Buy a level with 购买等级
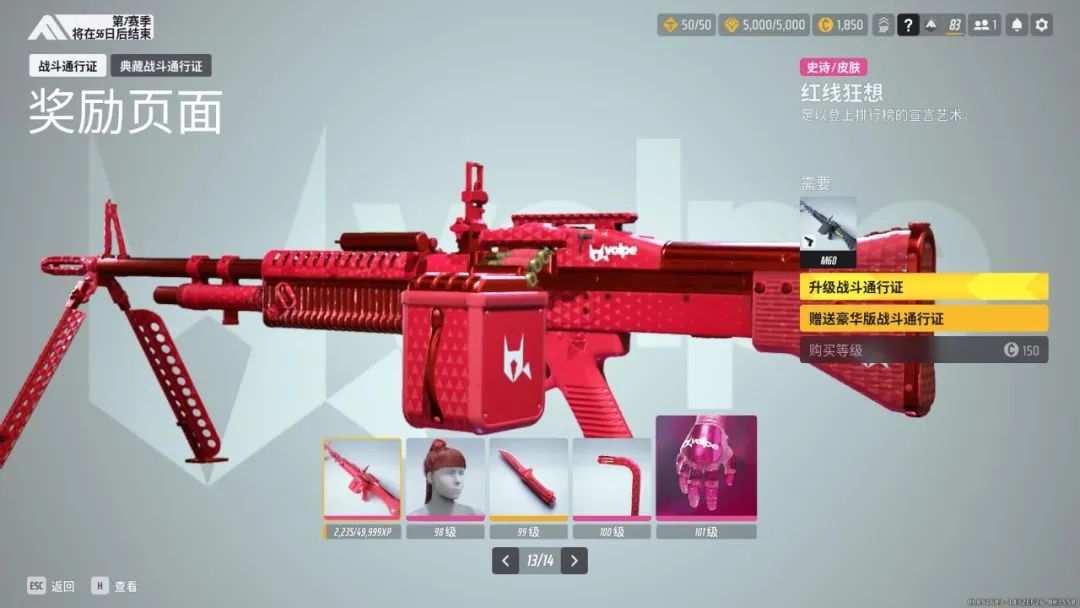The image size is (1080, 608). click(923, 350)
